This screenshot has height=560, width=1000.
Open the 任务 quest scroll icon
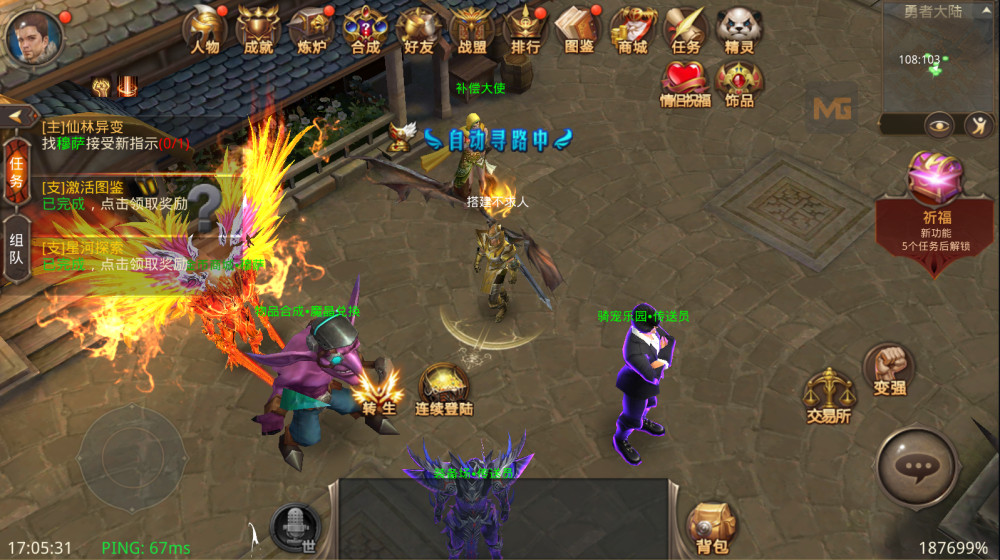tap(686, 30)
